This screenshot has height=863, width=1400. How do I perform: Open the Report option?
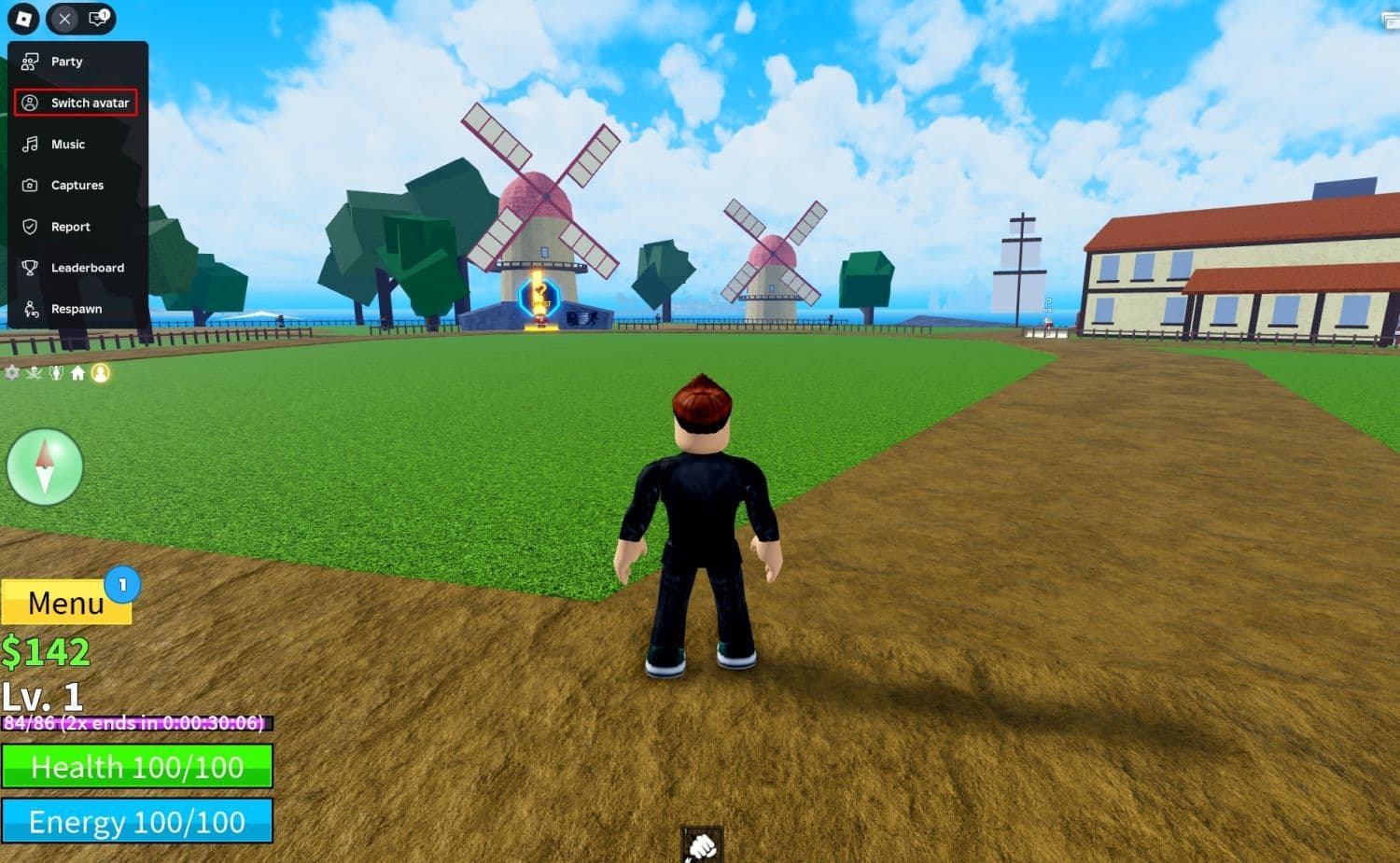70,227
